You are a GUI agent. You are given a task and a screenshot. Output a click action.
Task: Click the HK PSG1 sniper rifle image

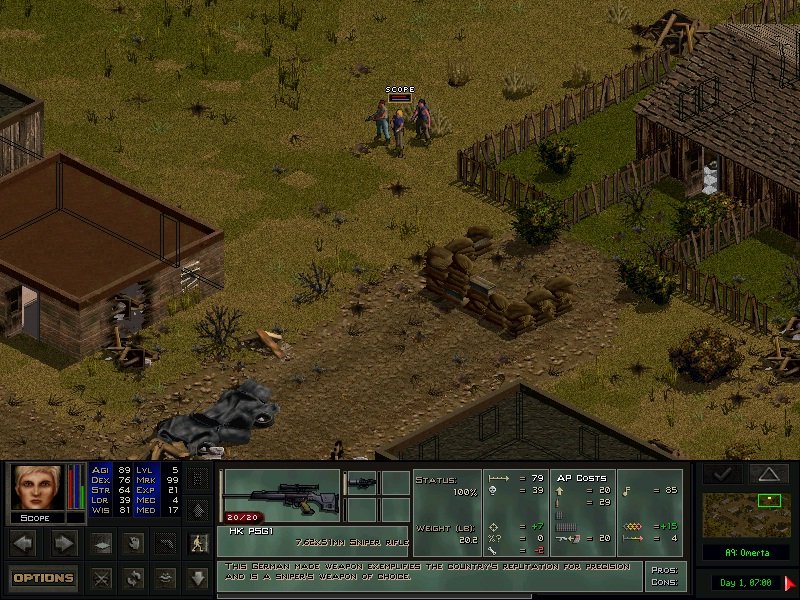(x=282, y=489)
